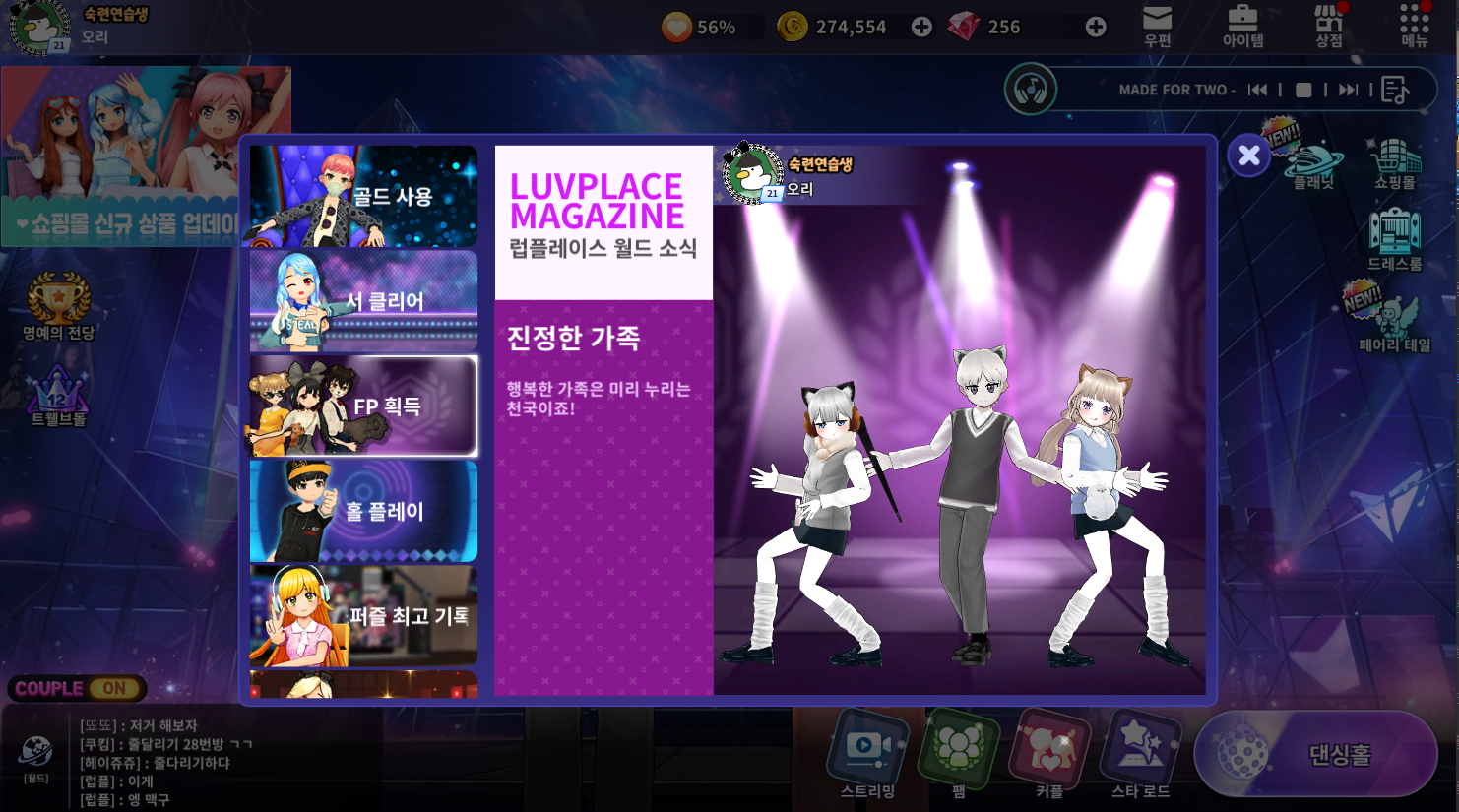Open the 퍼즐 최고 기록 category
This screenshot has height=812, width=1459.
point(363,616)
